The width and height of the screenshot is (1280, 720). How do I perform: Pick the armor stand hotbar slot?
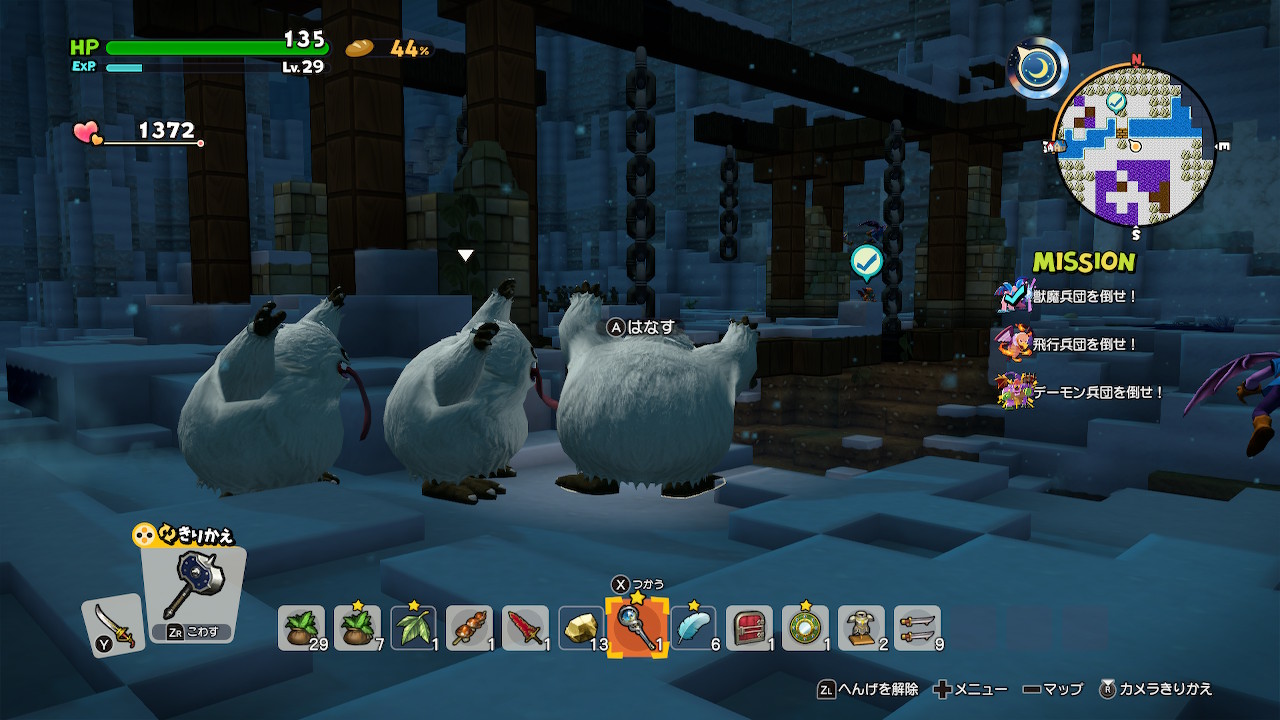[x=862, y=629]
